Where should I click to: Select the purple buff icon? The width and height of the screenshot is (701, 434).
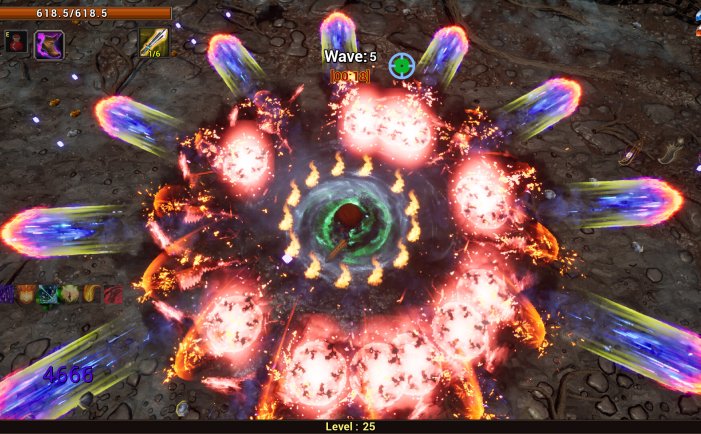pos(6,294)
